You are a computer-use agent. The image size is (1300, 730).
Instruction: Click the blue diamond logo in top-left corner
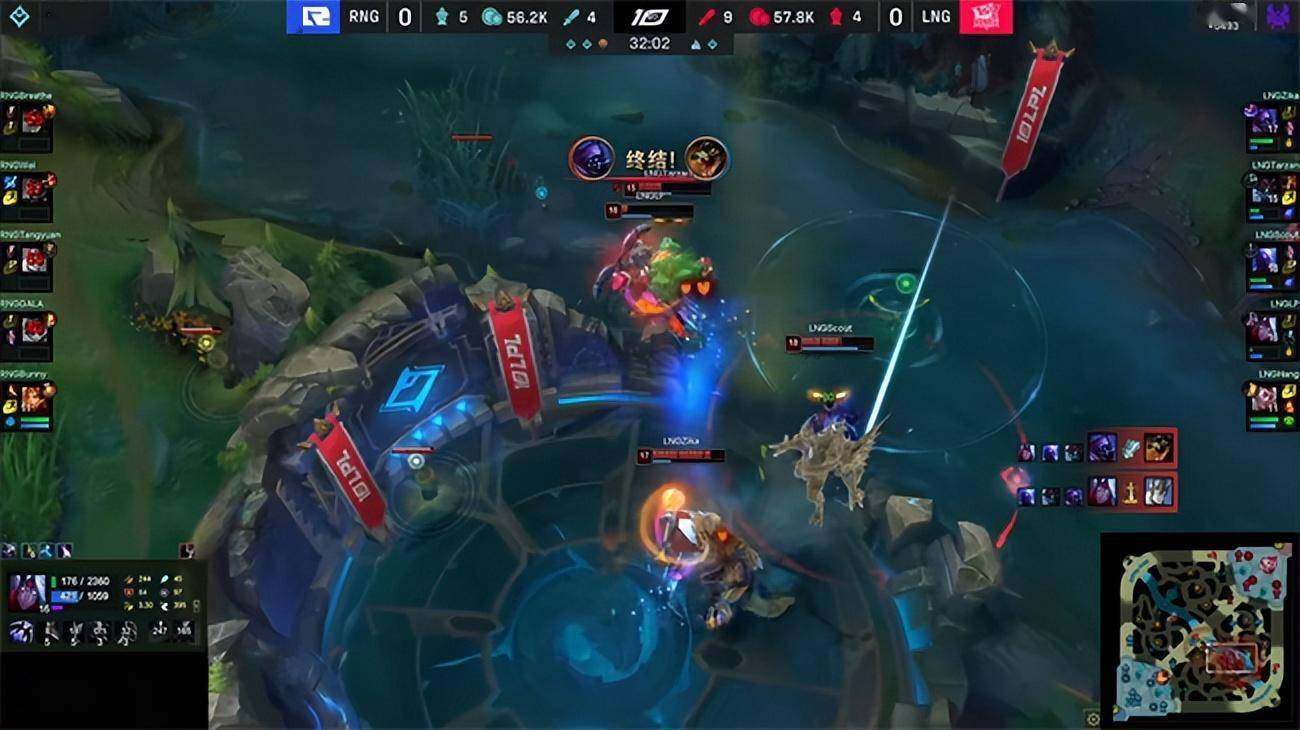pos(20,17)
